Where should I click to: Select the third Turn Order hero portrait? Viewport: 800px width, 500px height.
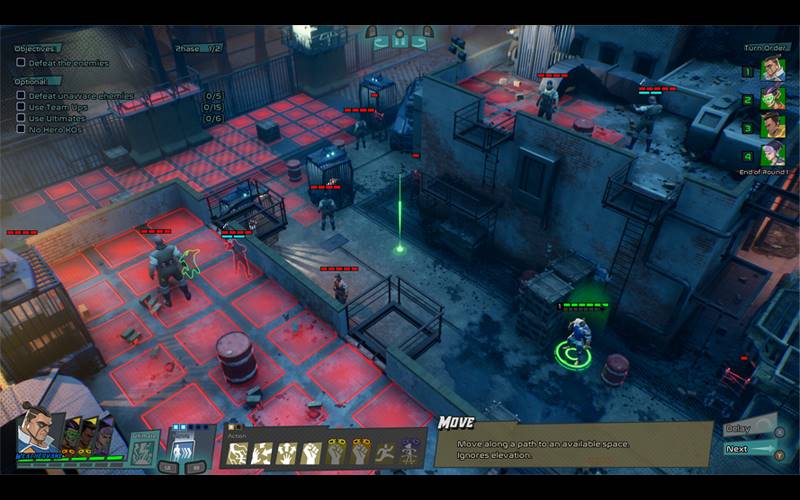[772, 126]
